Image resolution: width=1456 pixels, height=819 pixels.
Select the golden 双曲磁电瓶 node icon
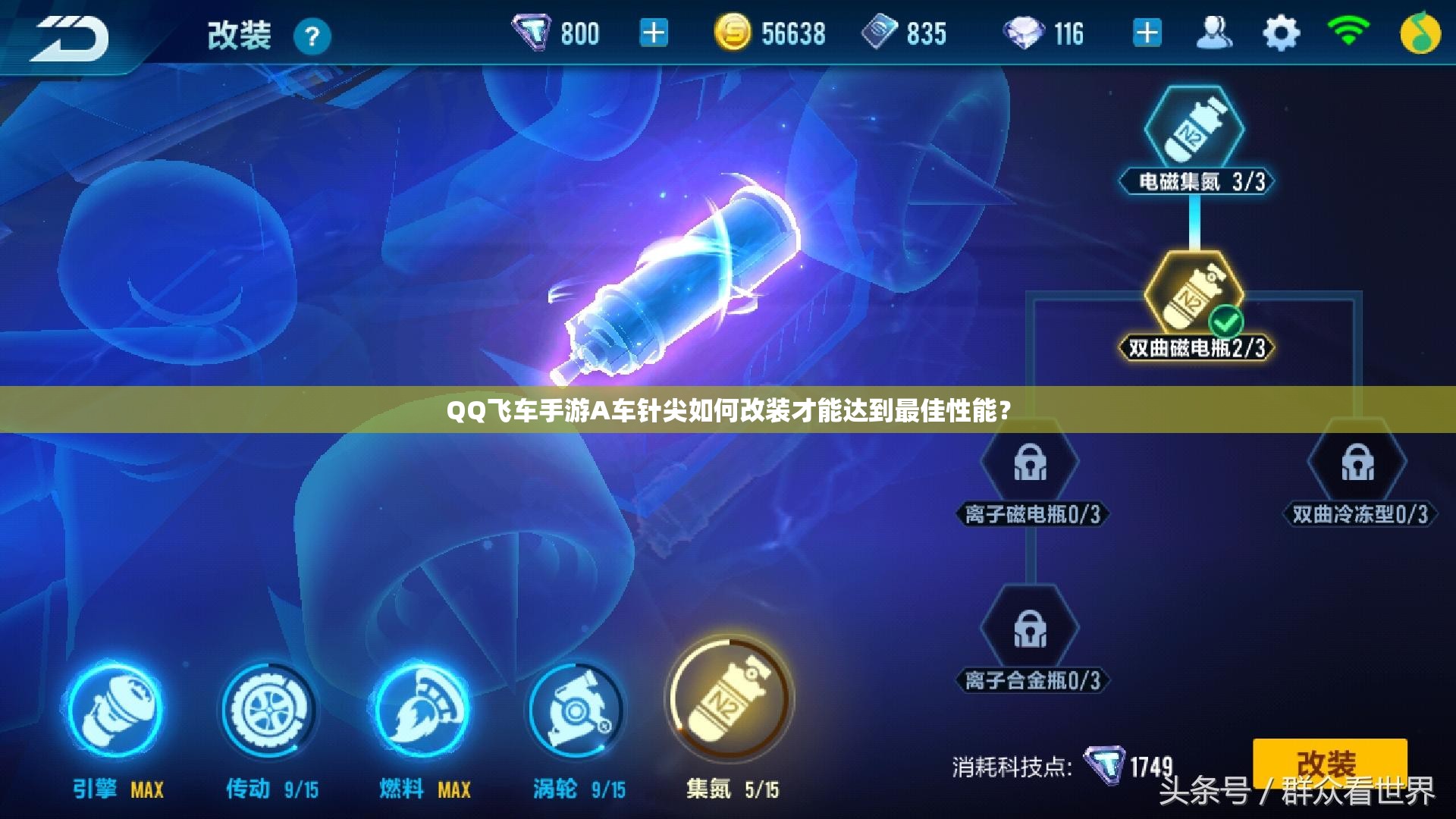pyautogui.click(x=1194, y=296)
